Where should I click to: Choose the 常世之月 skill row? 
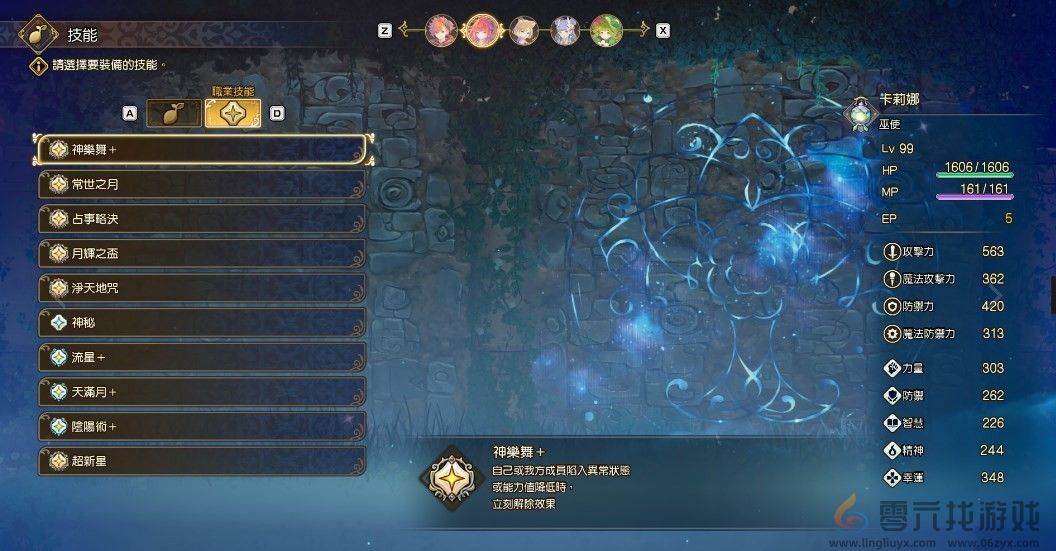[203, 185]
